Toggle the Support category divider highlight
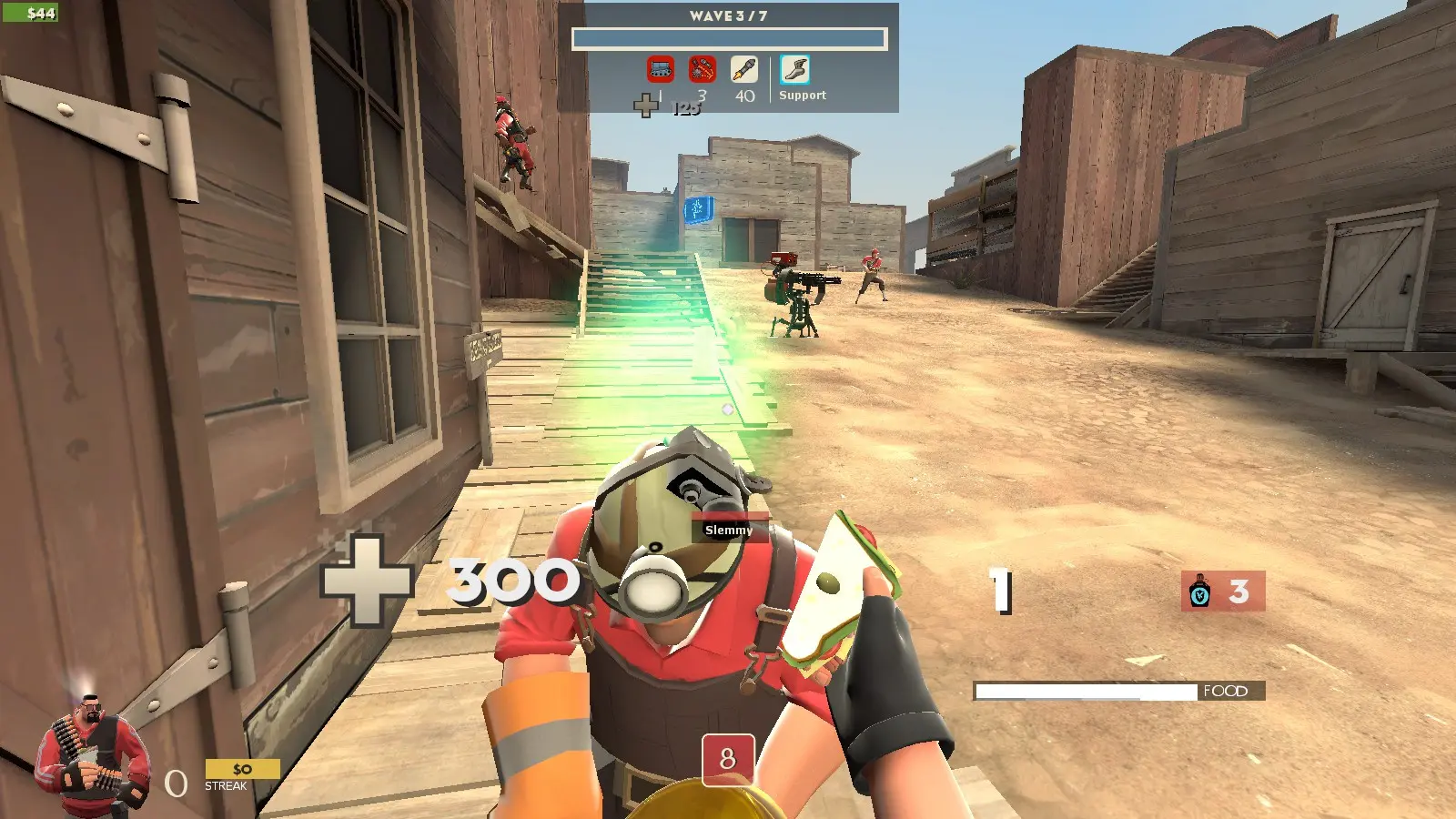1456x819 pixels. point(771,77)
